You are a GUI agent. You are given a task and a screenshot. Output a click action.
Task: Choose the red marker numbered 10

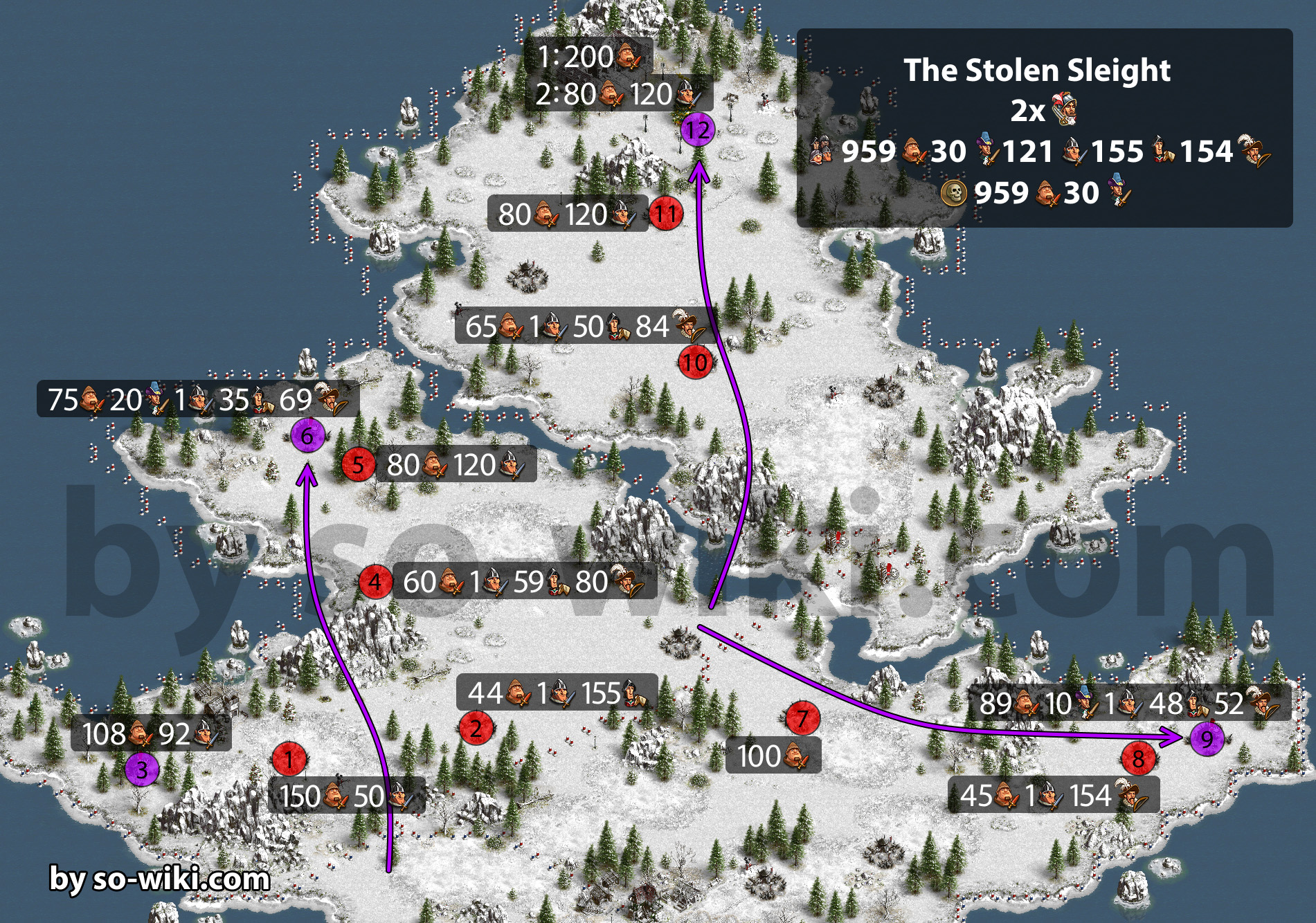tap(695, 363)
